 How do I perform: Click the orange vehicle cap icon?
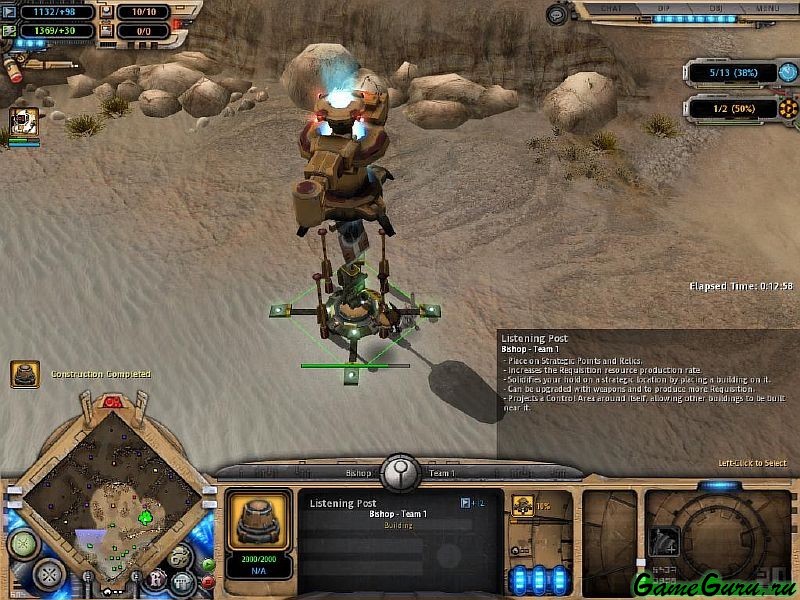pyautogui.click(x=790, y=107)
